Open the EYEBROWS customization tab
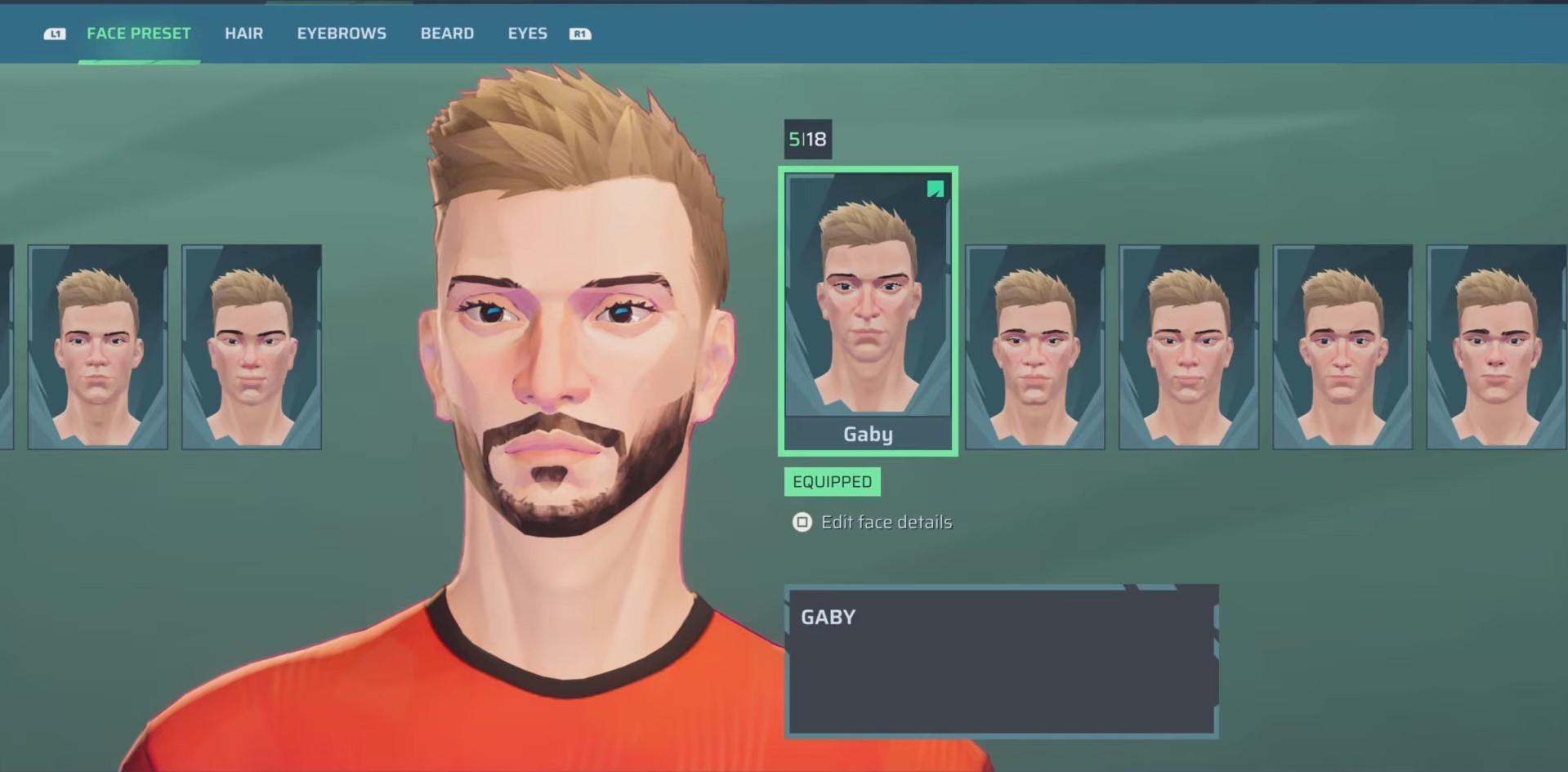Screen dimensions: 1568x772 pyautogui.click(x=342, y=33)
